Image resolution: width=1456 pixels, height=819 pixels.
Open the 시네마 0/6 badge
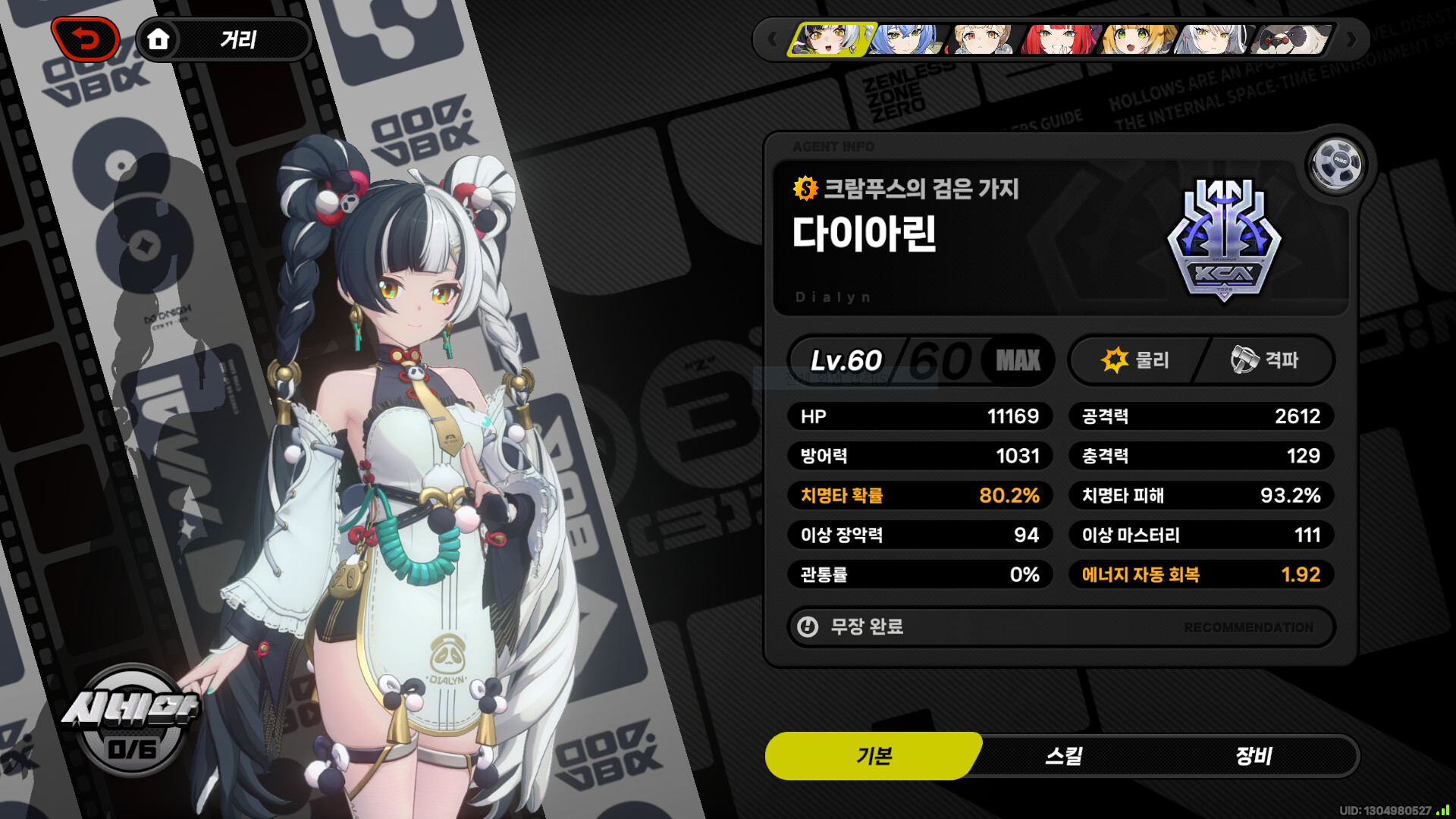click(x=131, y=722)
